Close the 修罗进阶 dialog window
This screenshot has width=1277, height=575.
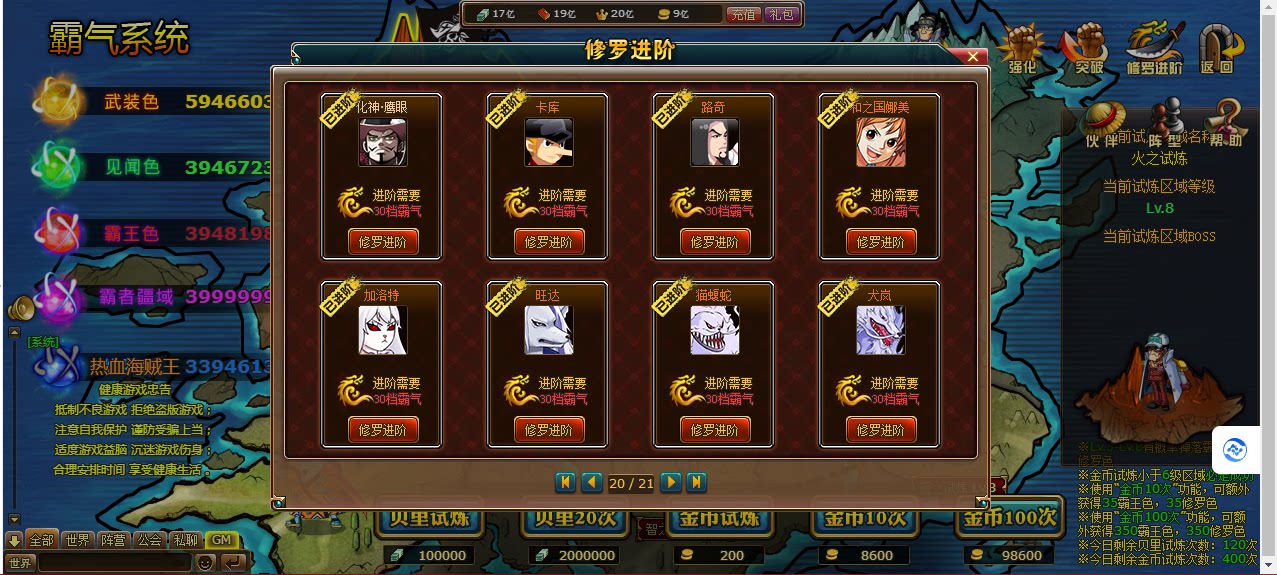point(972,57)
